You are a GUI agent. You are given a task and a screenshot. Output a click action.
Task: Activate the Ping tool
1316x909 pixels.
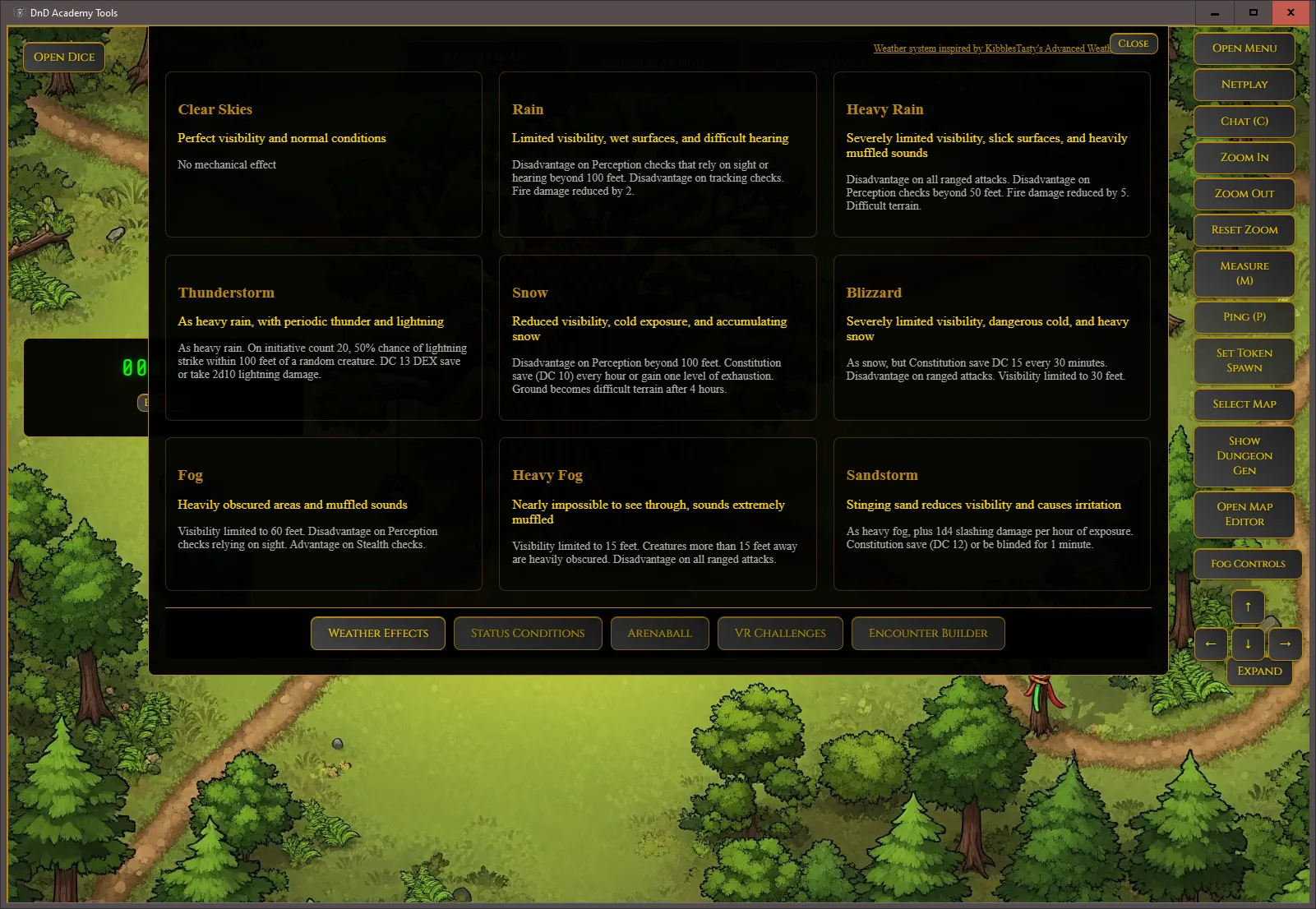point(1244,317)
